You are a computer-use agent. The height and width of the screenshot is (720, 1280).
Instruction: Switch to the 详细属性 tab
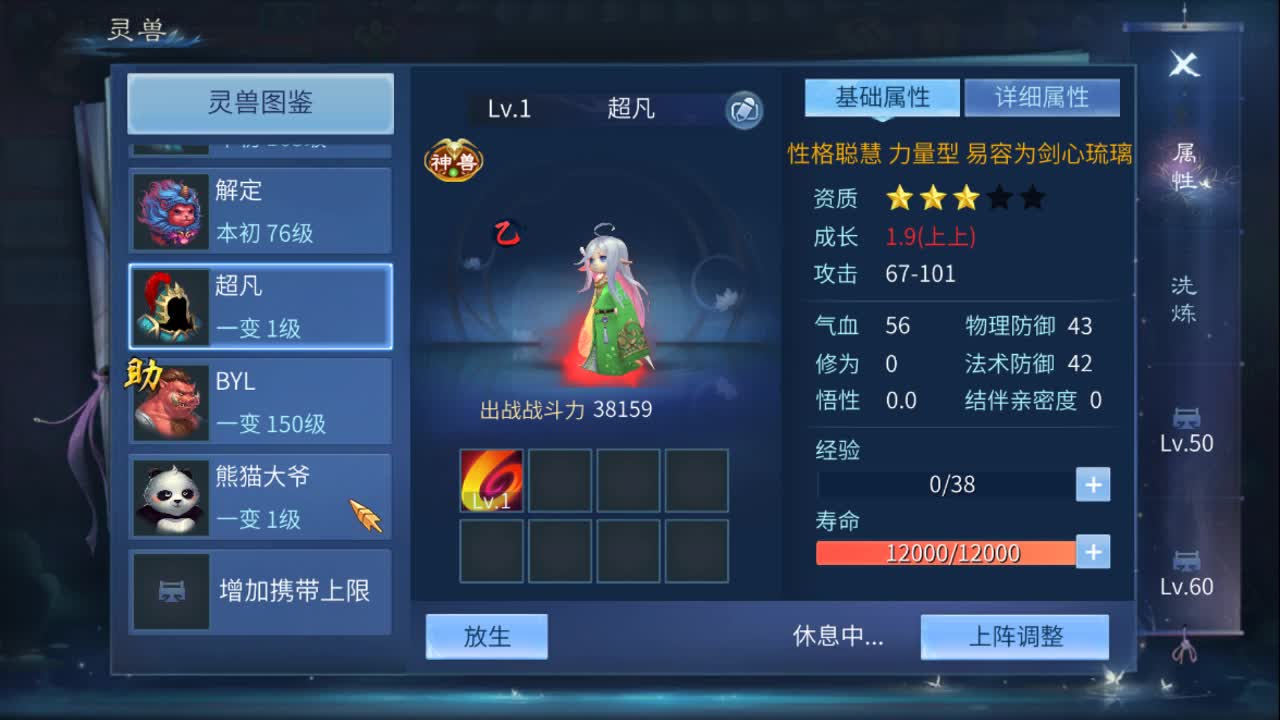coord(1042,97)
